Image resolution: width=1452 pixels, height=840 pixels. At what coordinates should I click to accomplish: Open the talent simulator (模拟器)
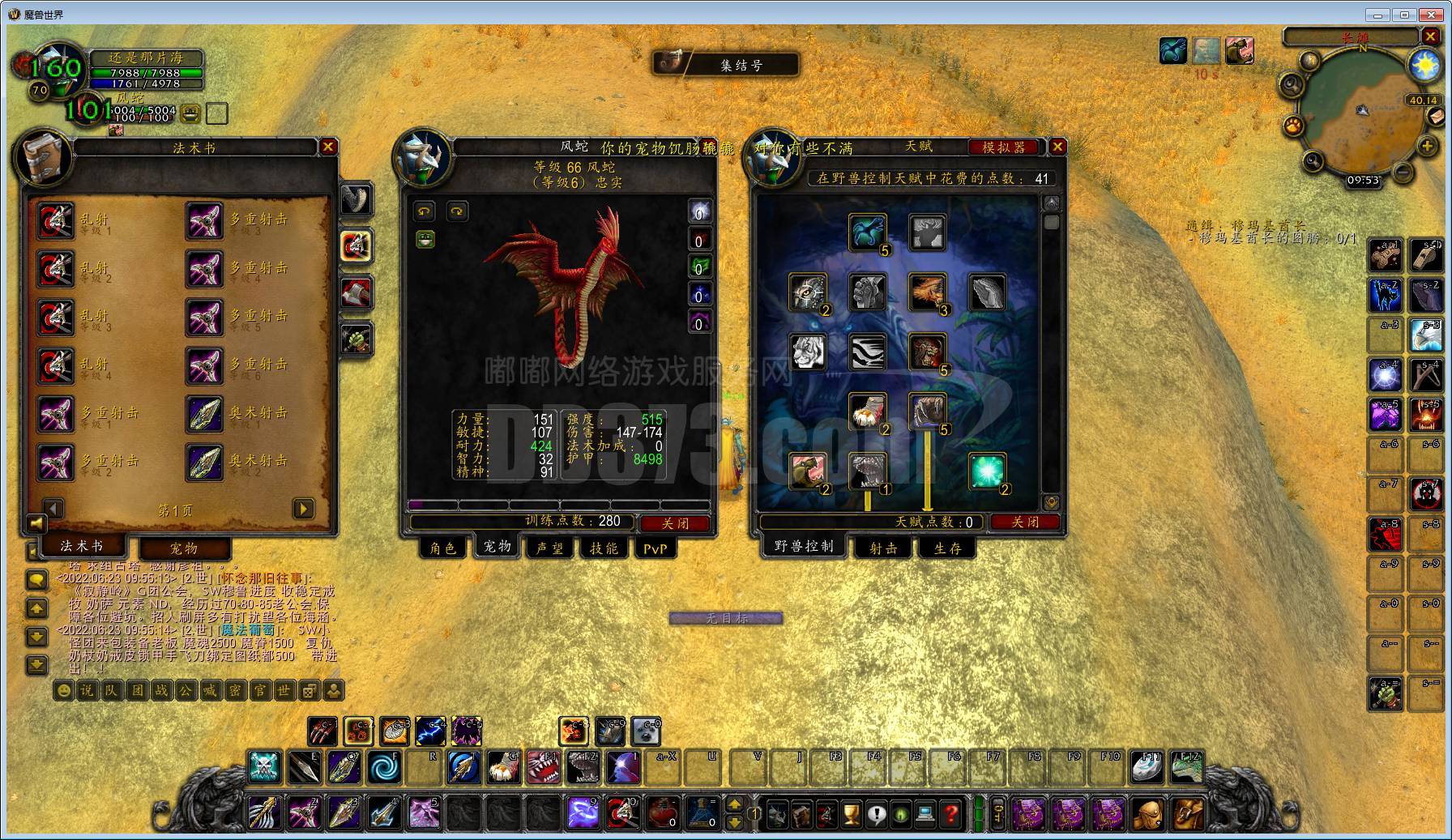1004,147
